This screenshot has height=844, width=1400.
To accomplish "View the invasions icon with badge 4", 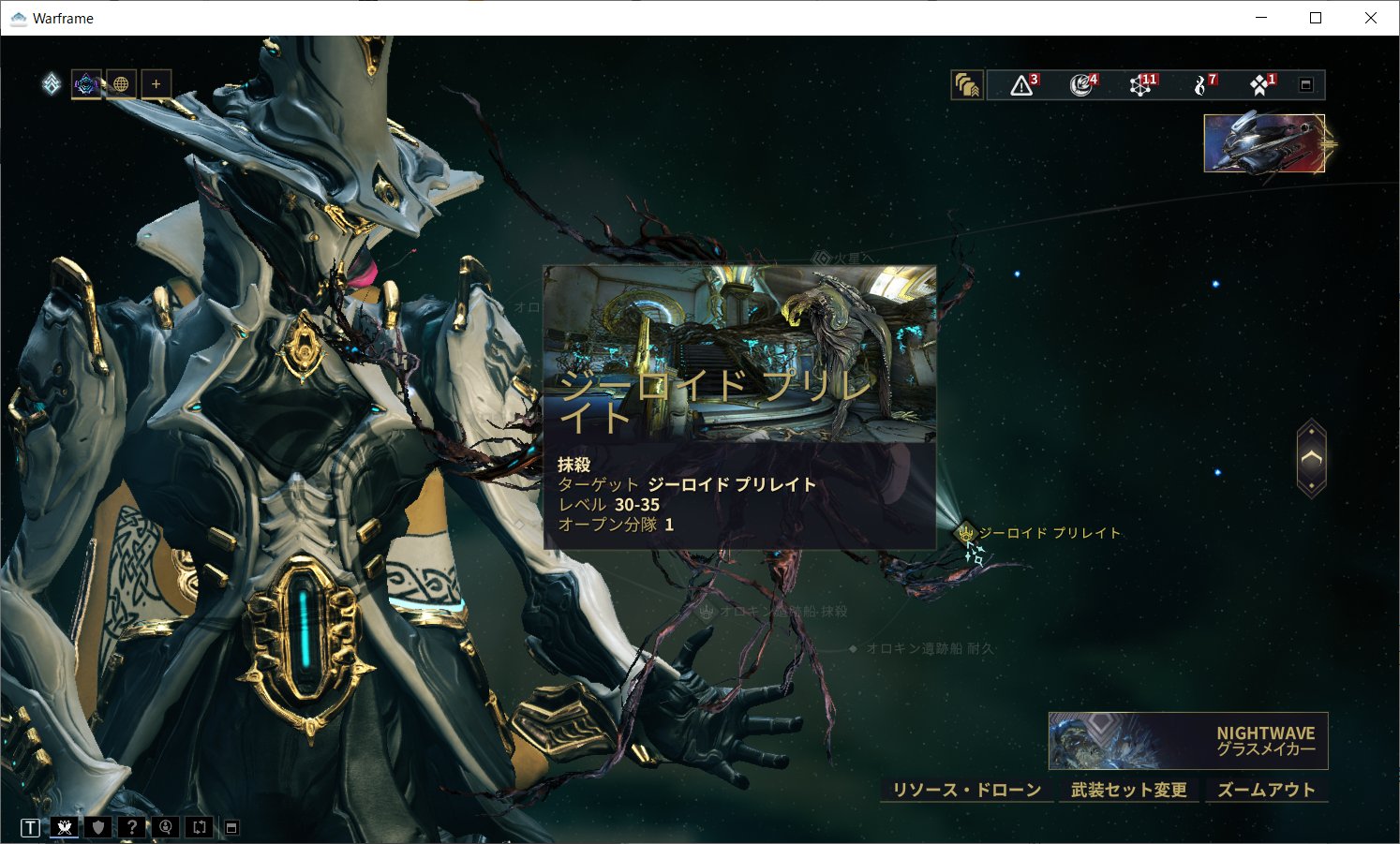I will 1078,83.
